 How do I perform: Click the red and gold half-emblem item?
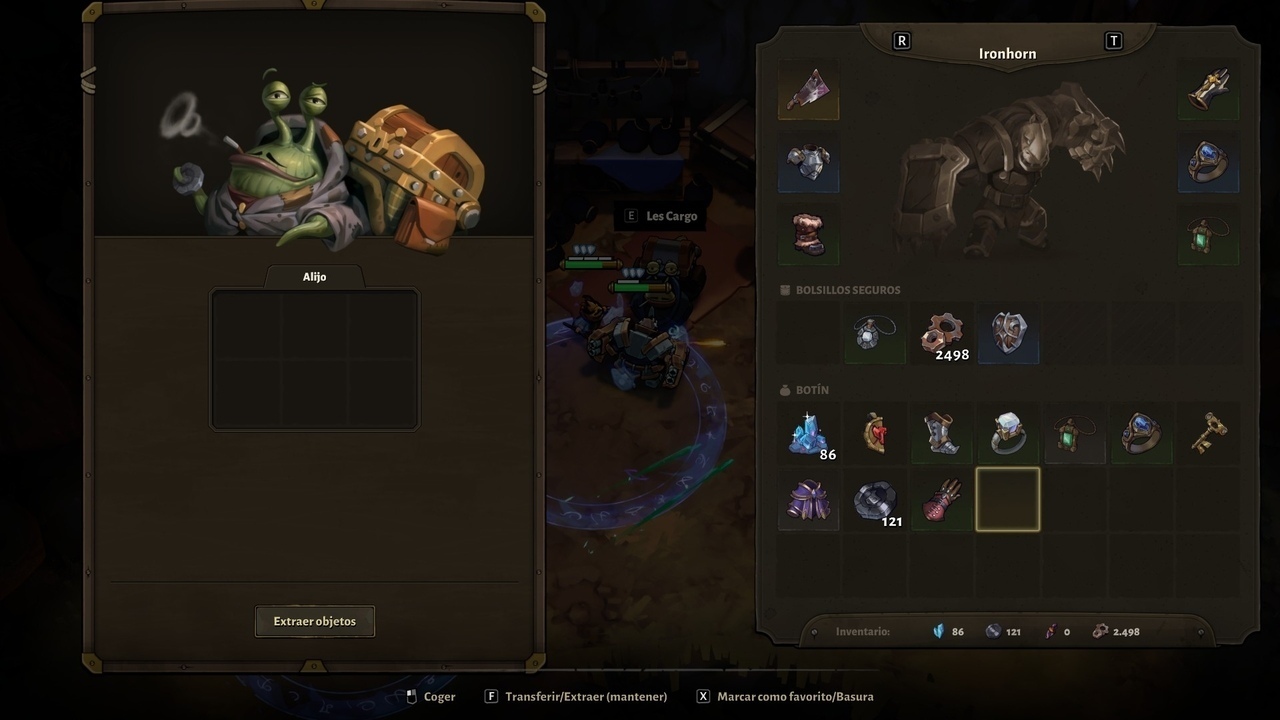tap(875, 434)
